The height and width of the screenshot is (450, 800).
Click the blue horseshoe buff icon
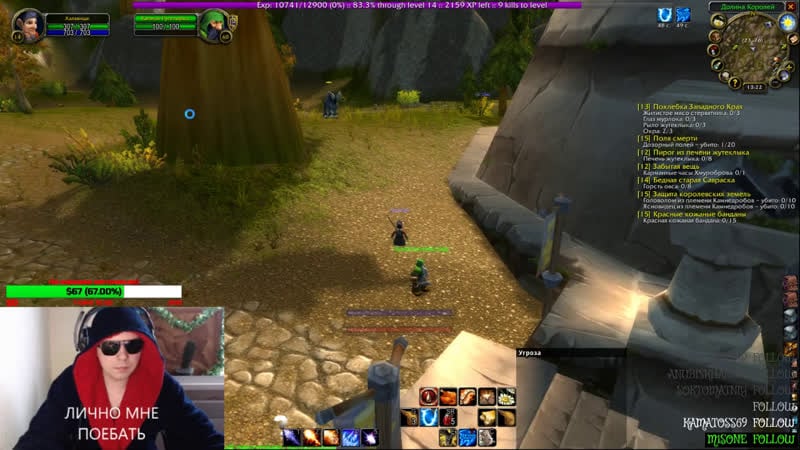(x=665, y=15)
